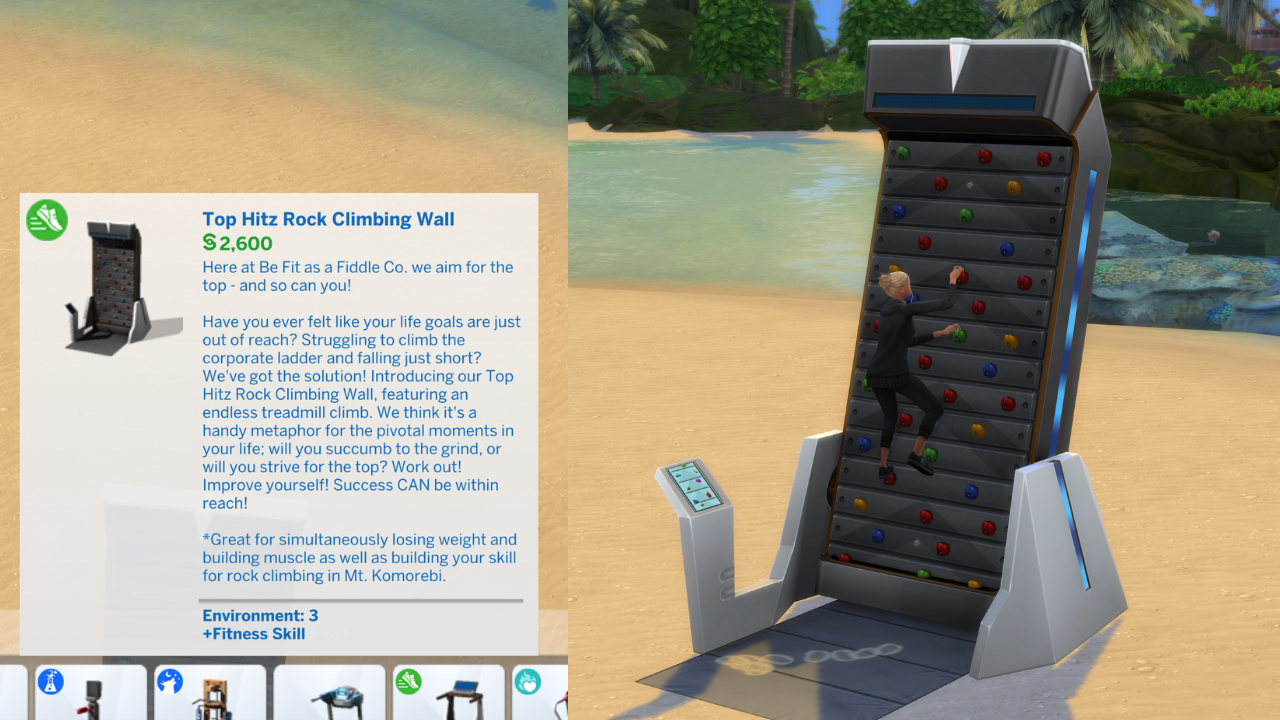The image size is (1280, 720).
Task: Click the Top Hitz Rock Climbing Wall title
Action: tap(328, 219)
